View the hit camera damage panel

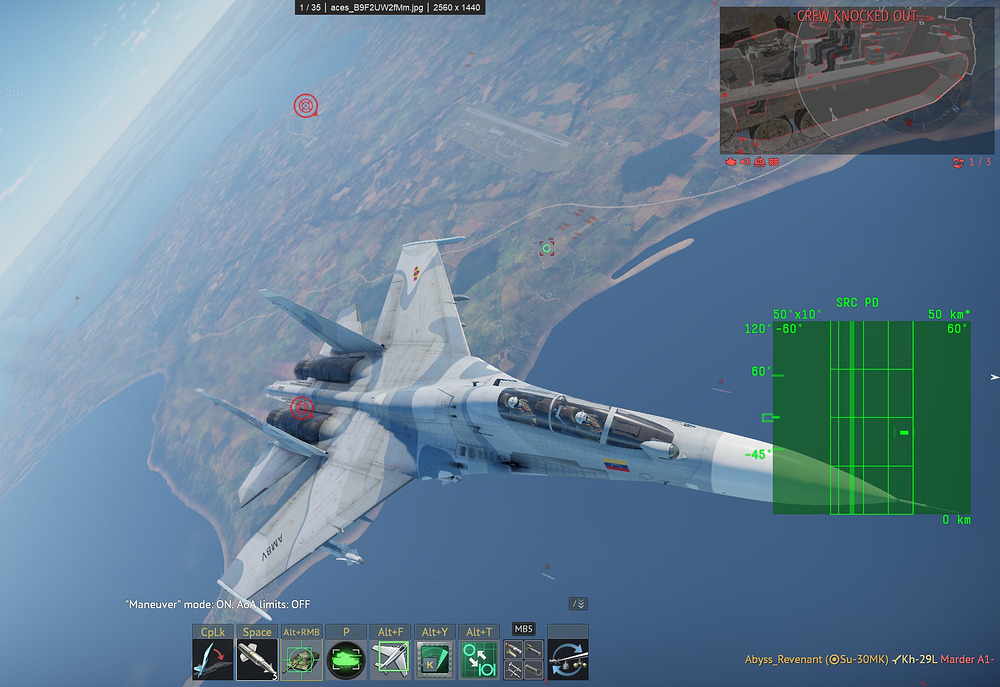click(x=842, y=80)
